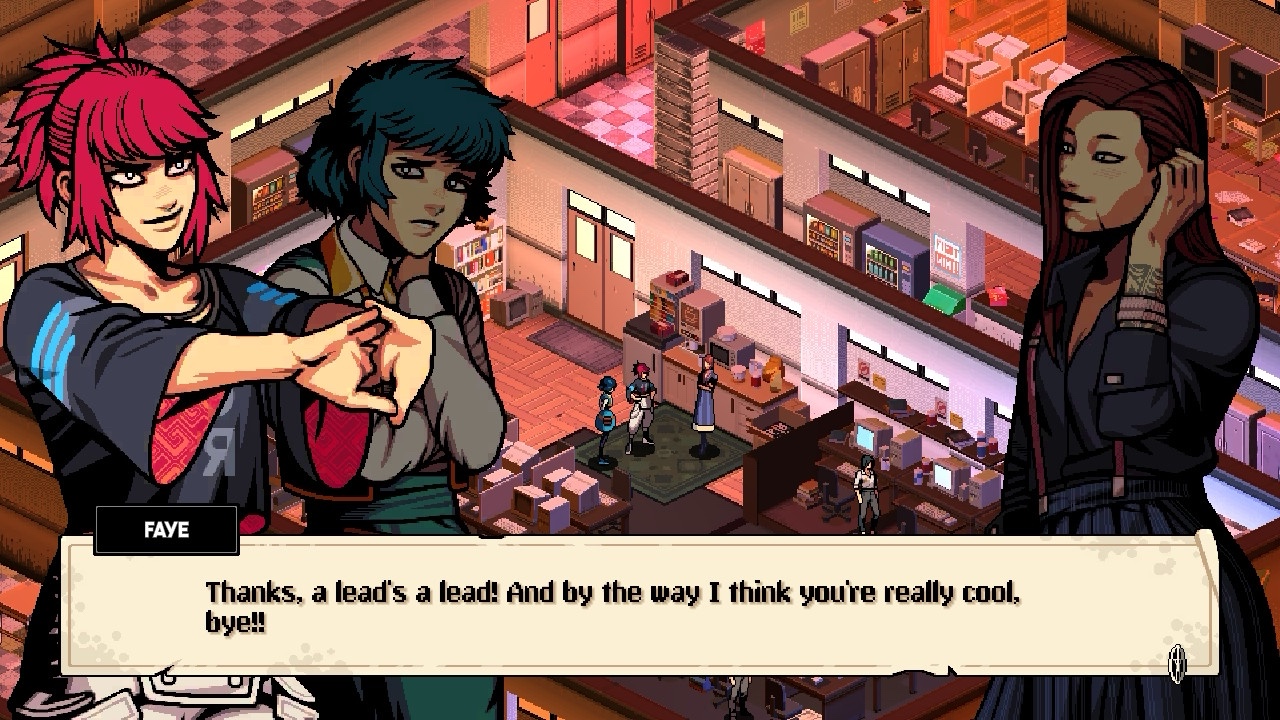Viewport: 1280px width, 720px height.
Task: Click the spinning continue indicator icon
Action: (x=1178, y=661)
